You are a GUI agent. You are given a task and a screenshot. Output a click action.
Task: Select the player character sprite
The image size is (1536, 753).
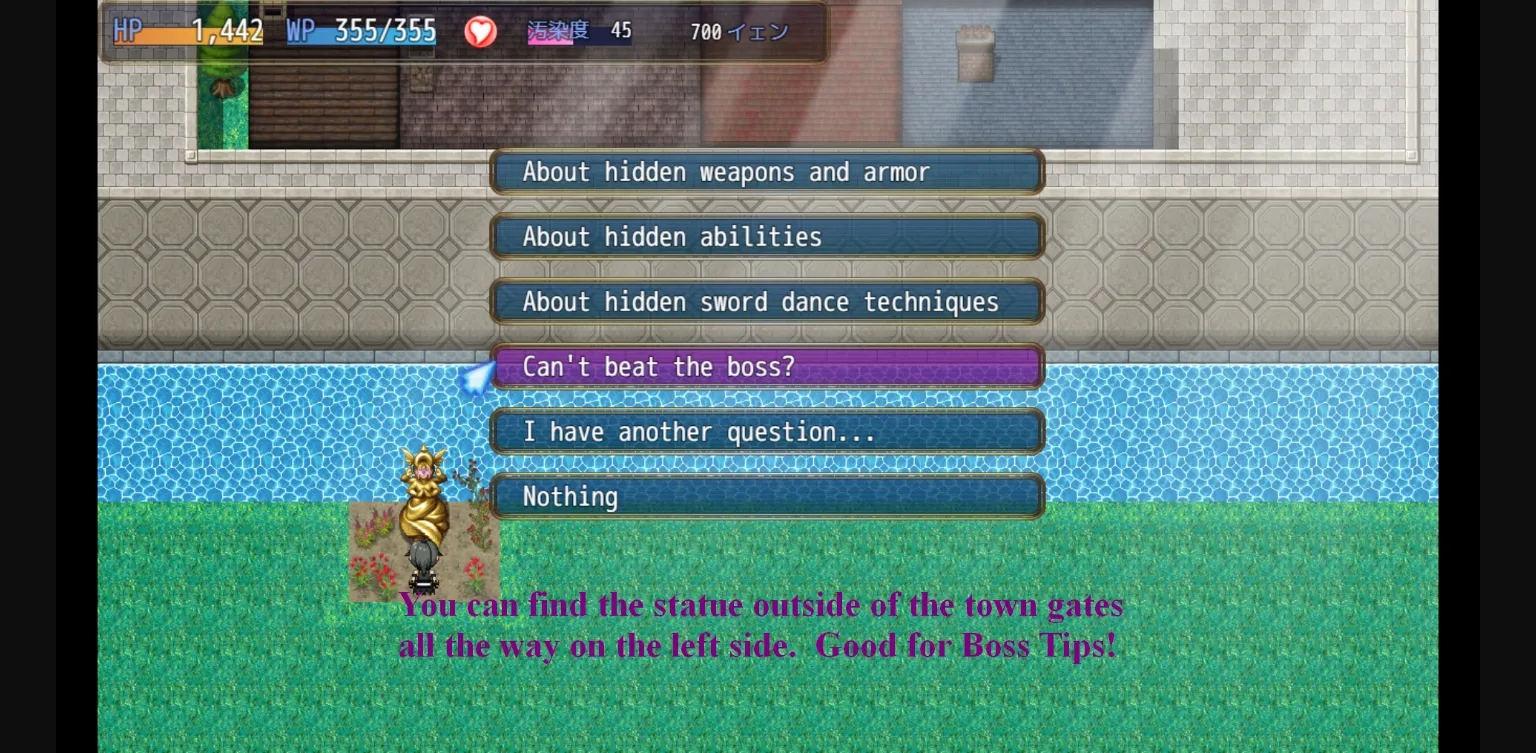(424, 565)
